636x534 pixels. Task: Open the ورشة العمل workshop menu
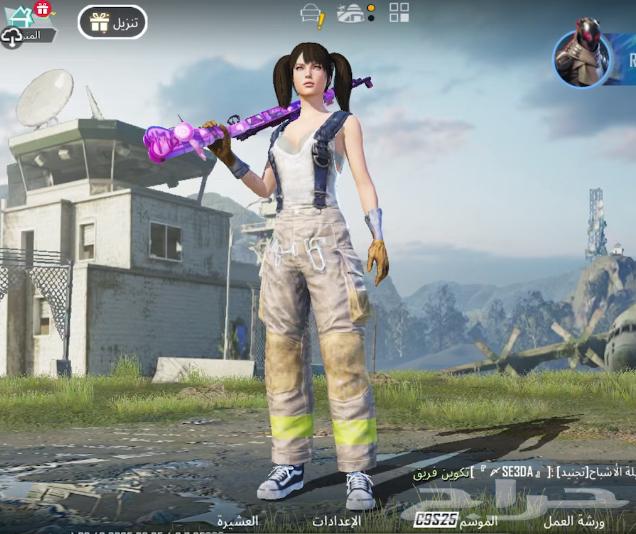point(574,520)
